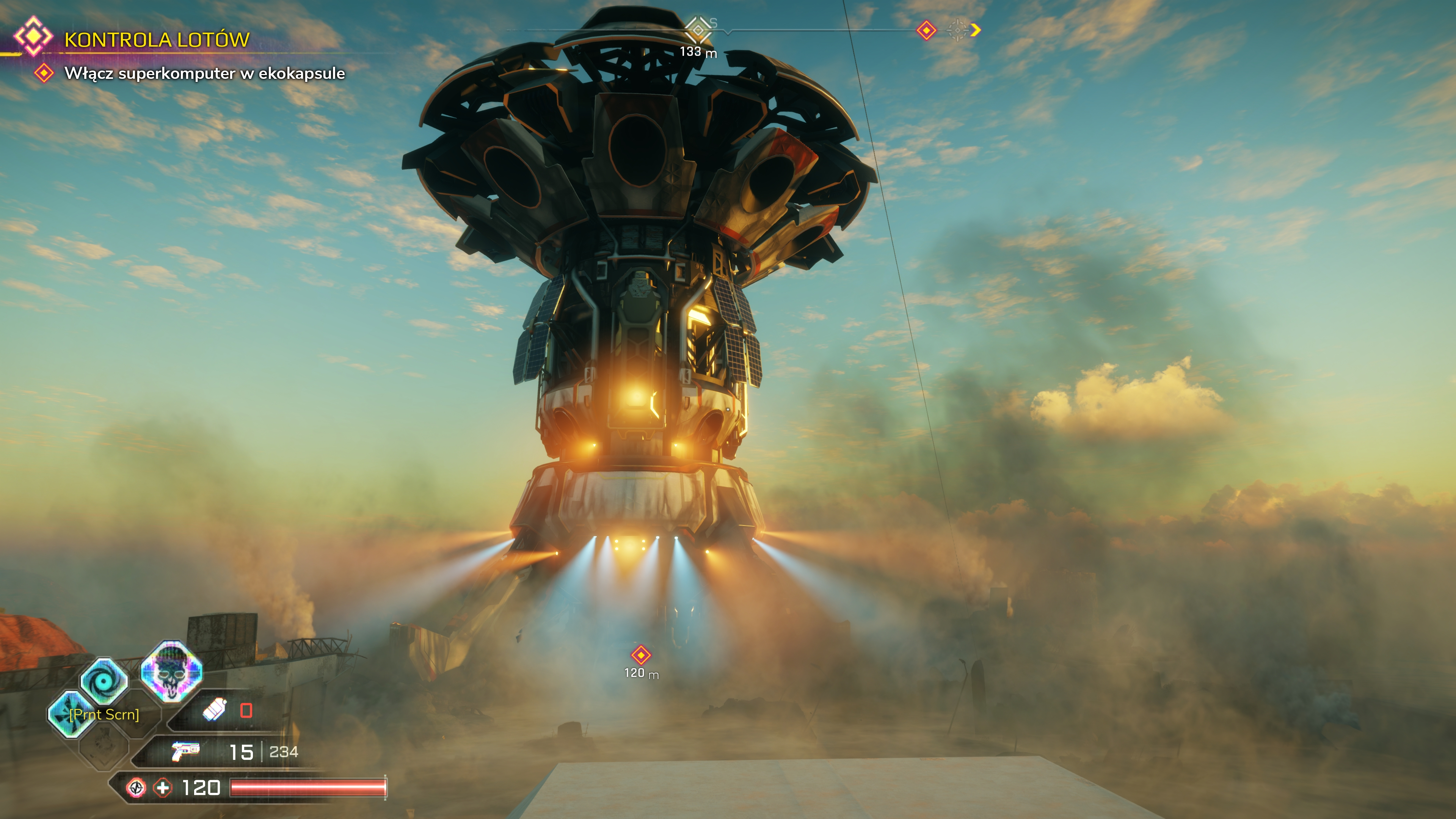Click the yellow chevron on the compass

(x=976, y=30)
